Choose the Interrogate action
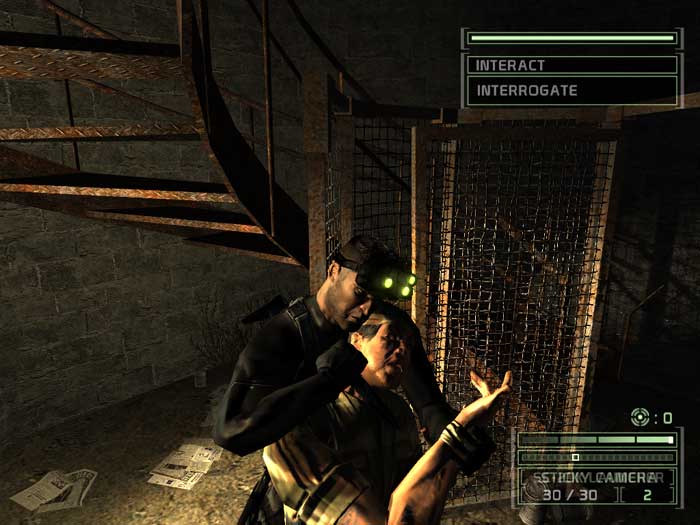Viewport: 700px width, 525px height. click(x=573, y=90)
